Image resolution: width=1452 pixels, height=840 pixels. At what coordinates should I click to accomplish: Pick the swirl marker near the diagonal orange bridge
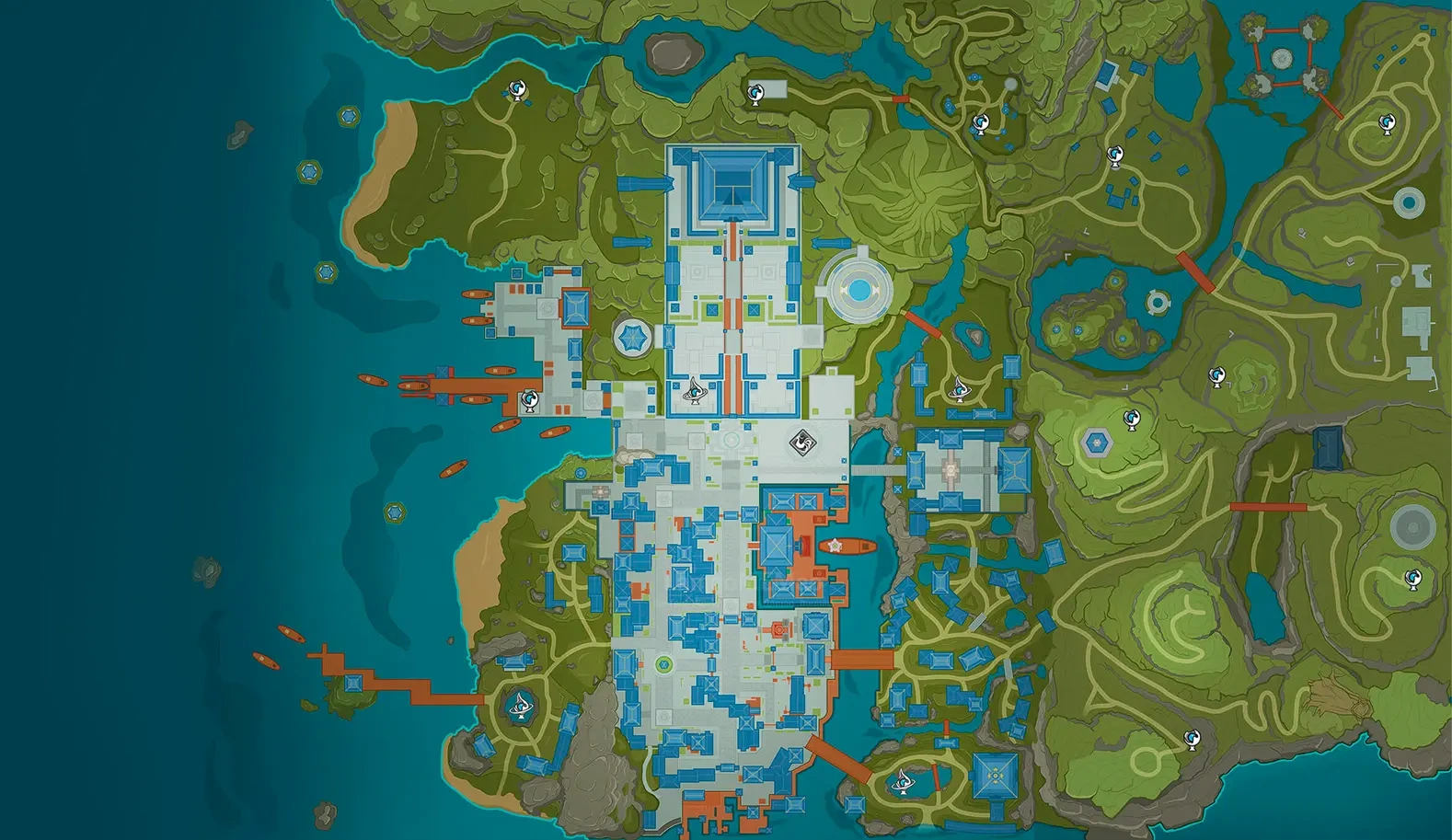tap(903, 782)
